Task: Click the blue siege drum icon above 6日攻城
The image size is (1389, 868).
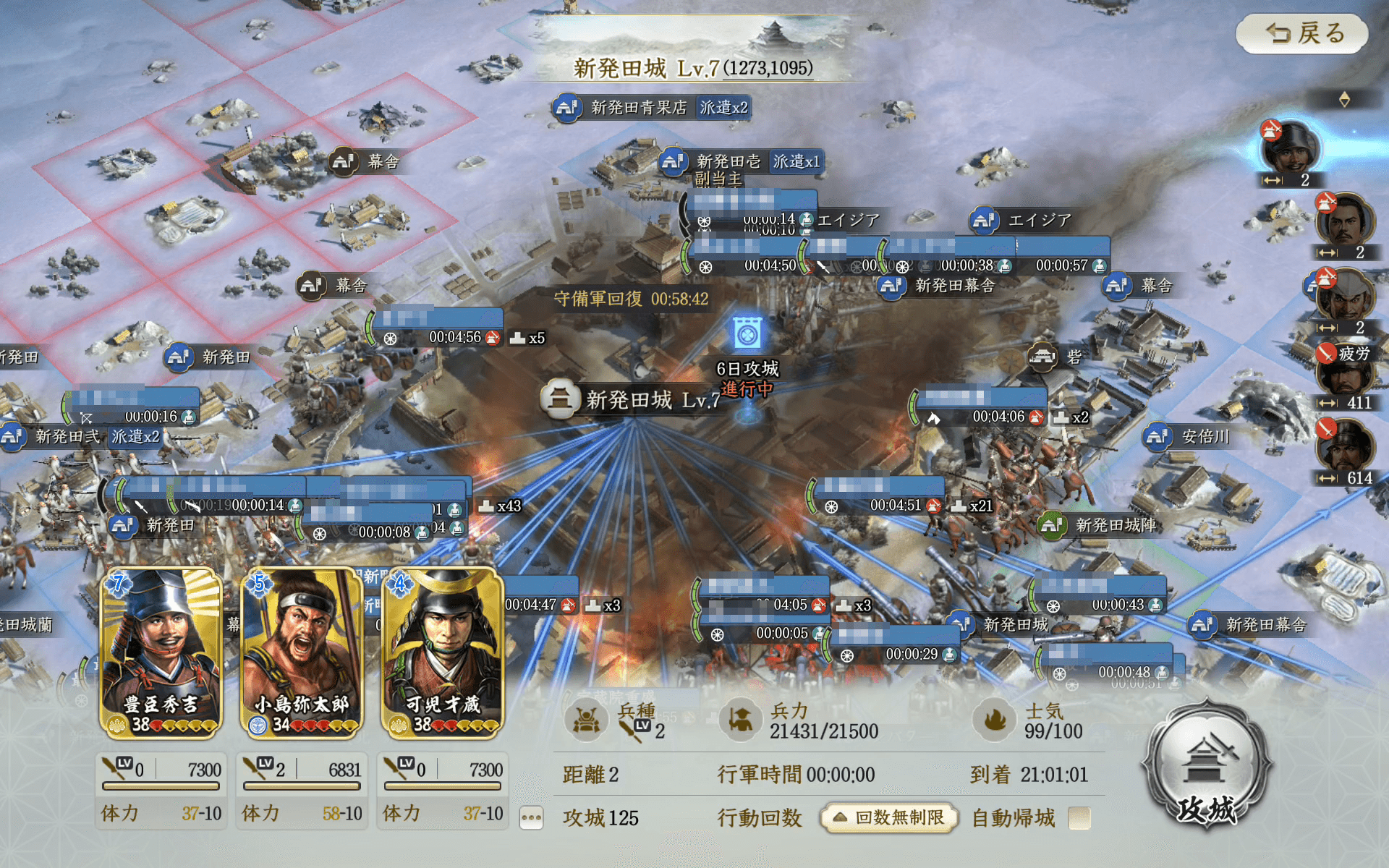Action: 748,331
